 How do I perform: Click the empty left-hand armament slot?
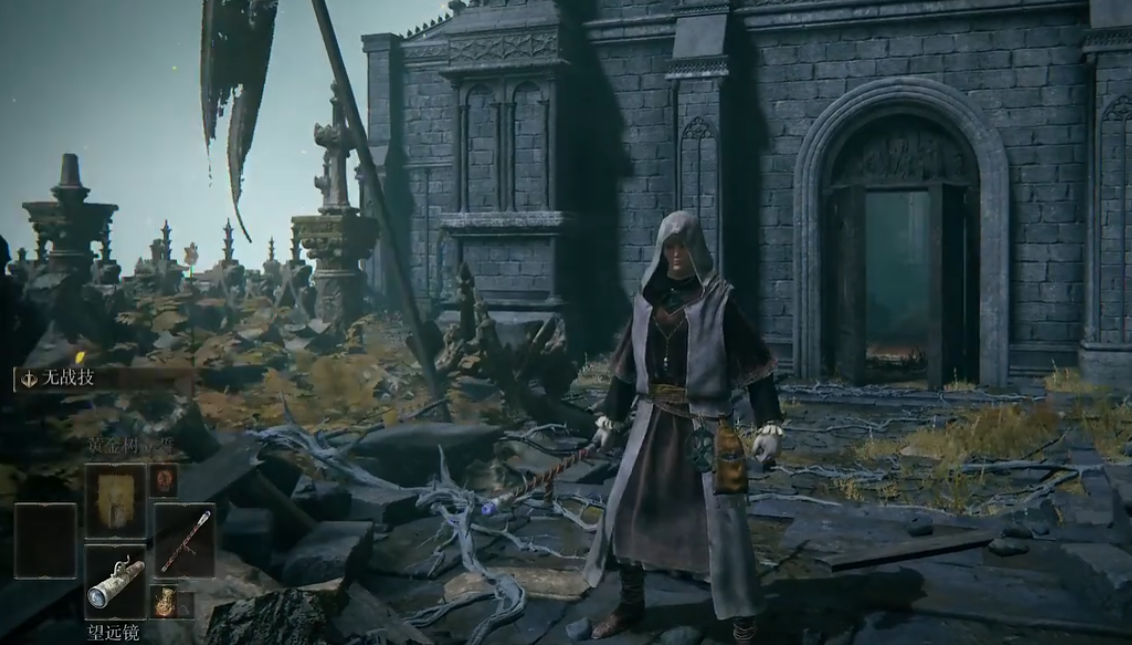pyautogui.click(x=45, y=540)
